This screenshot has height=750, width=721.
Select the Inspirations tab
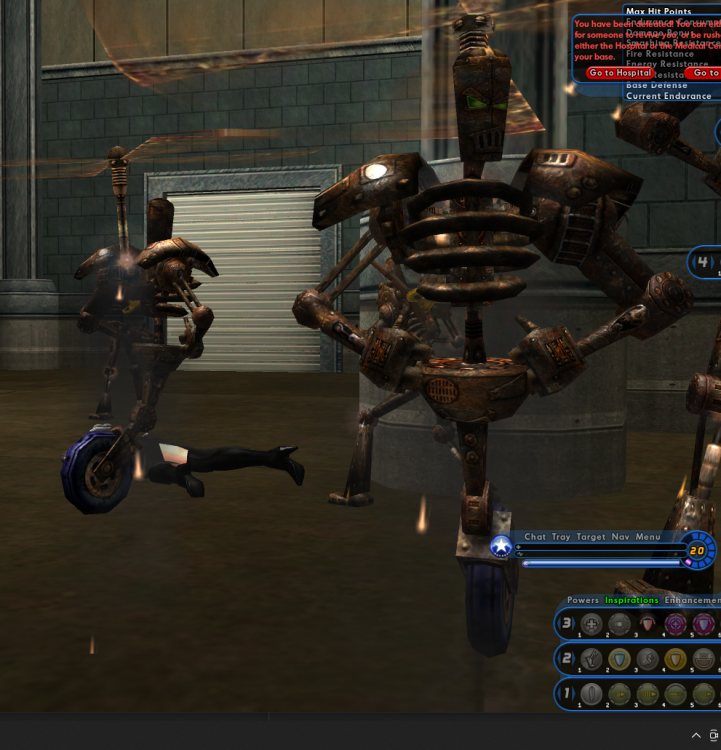pos(632,600)
